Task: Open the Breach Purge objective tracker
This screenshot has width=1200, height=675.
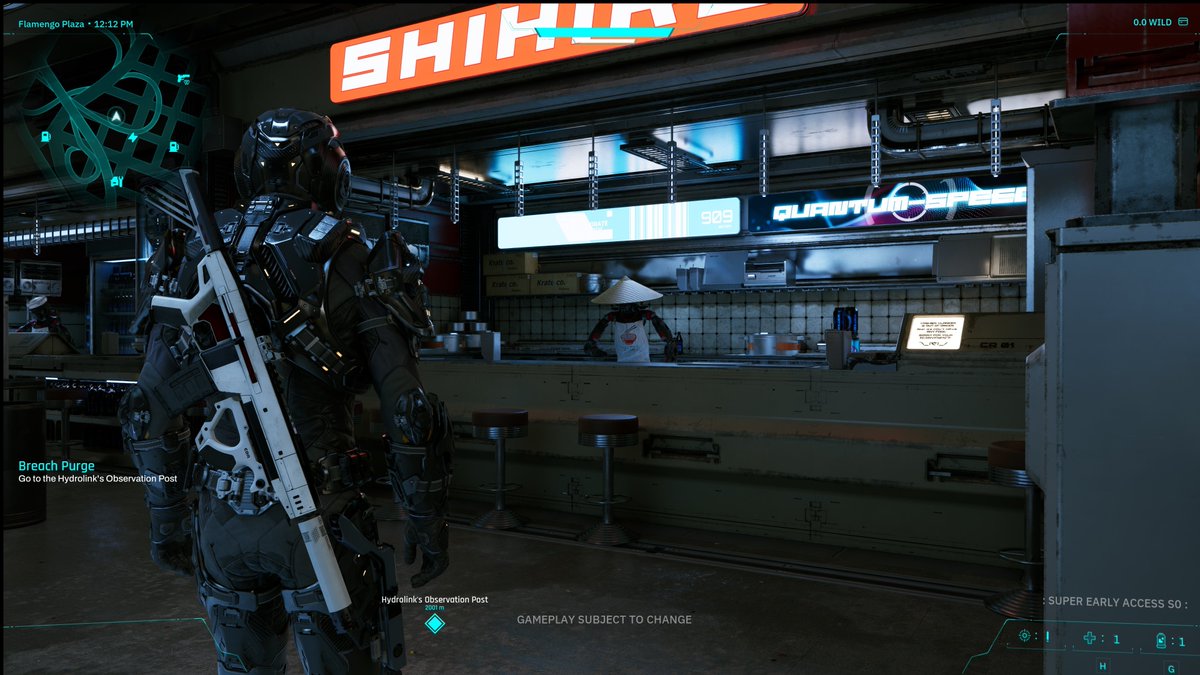Action: (57, 466)
